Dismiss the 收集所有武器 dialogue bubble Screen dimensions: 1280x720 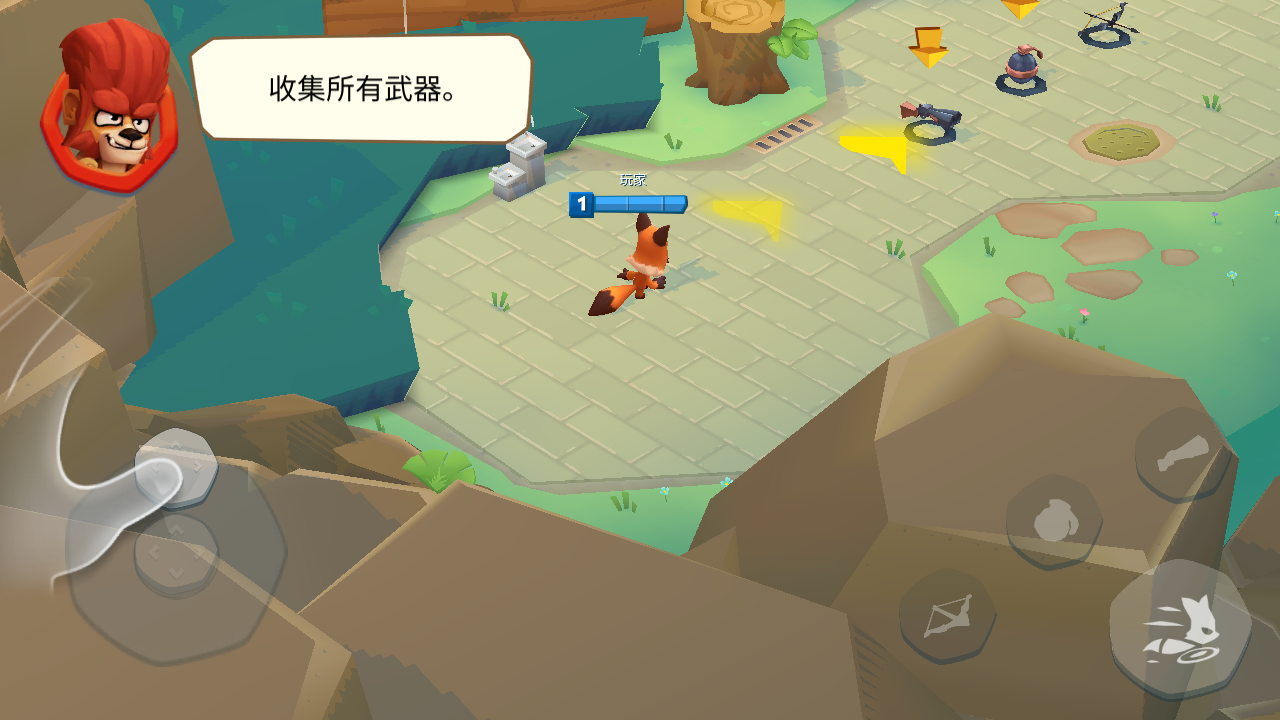tap(363, 88)
